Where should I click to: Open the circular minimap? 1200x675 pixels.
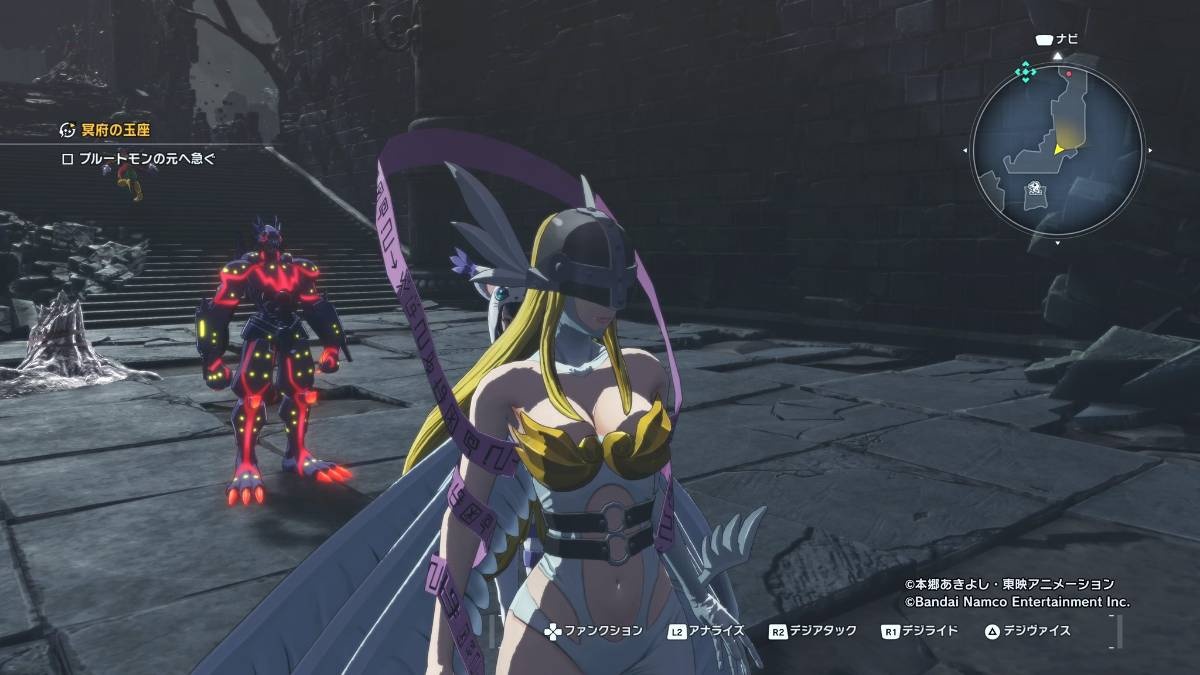tap(1057, 152)
